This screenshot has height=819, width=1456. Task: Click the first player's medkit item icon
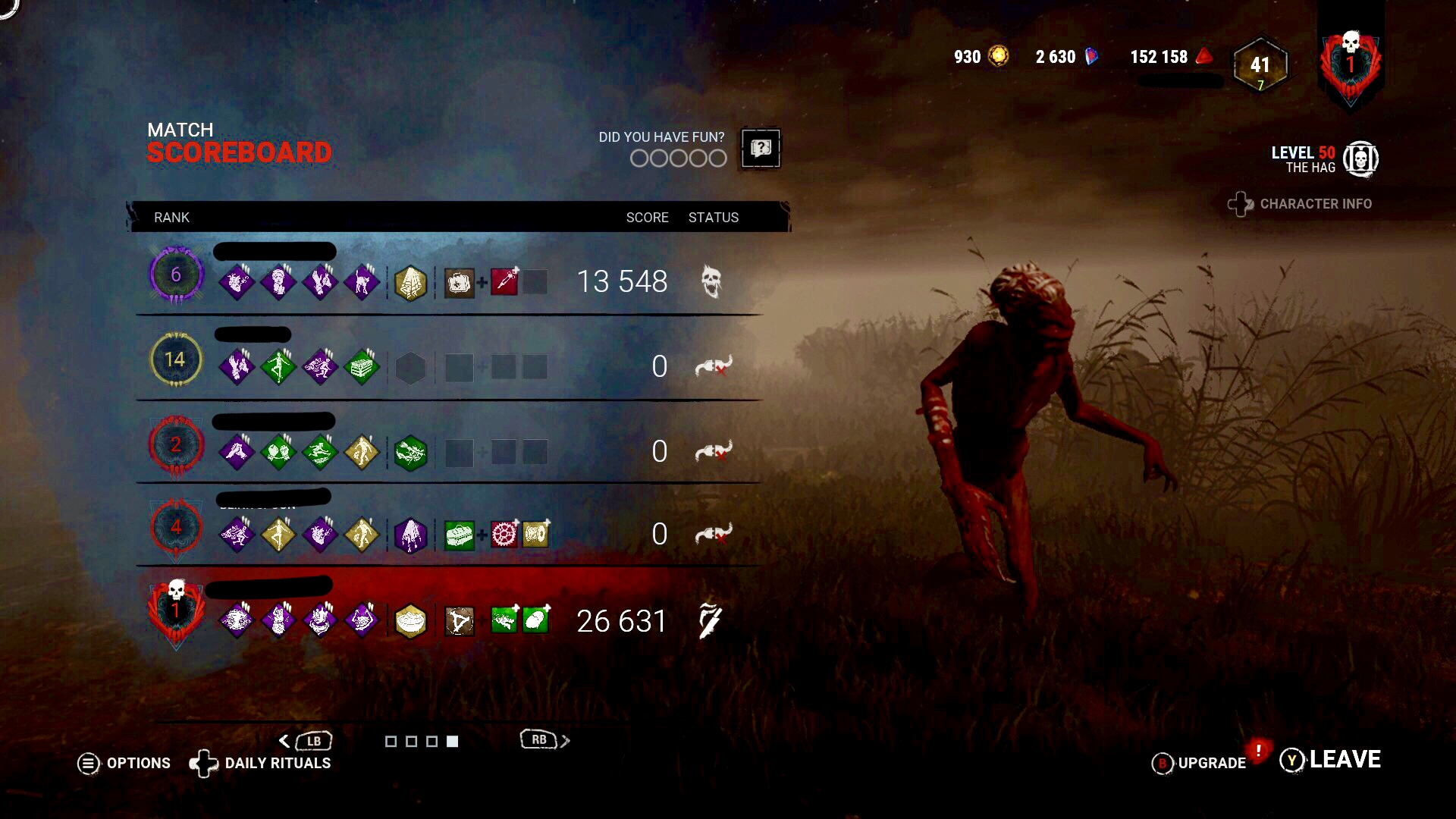tap(459, 283)
